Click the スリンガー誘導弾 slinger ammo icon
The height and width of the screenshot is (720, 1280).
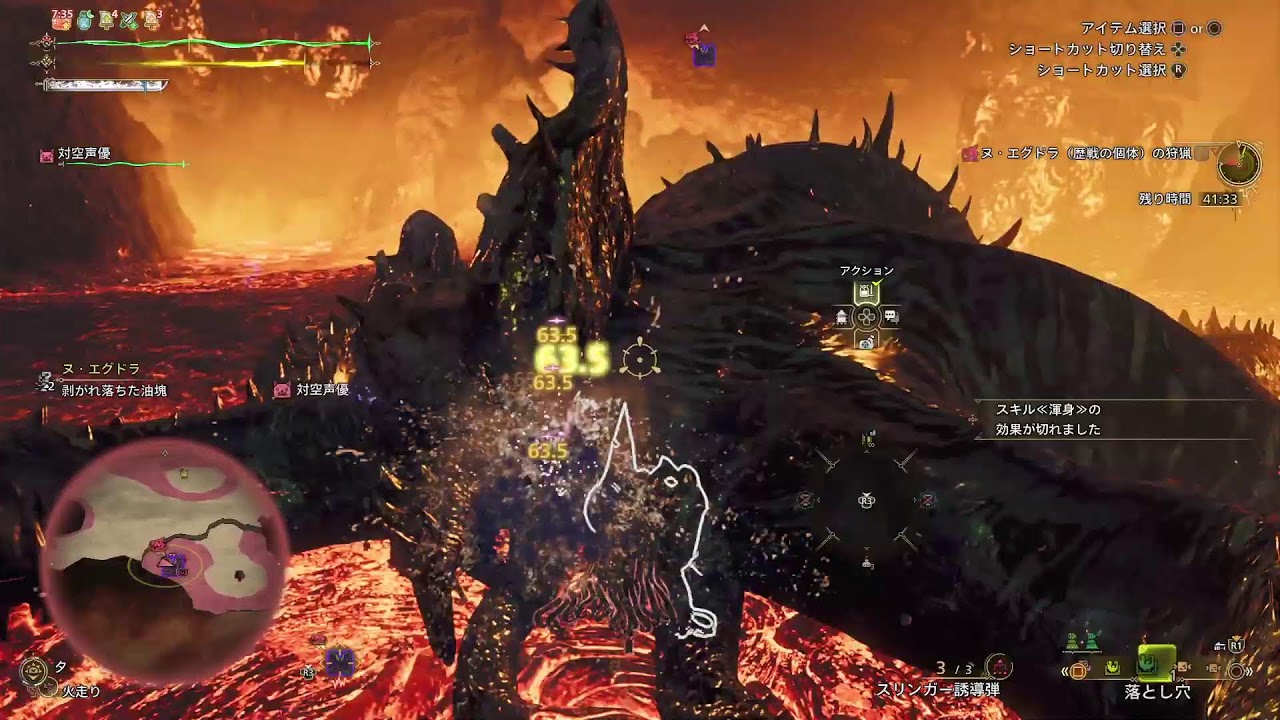coord(999,666)
